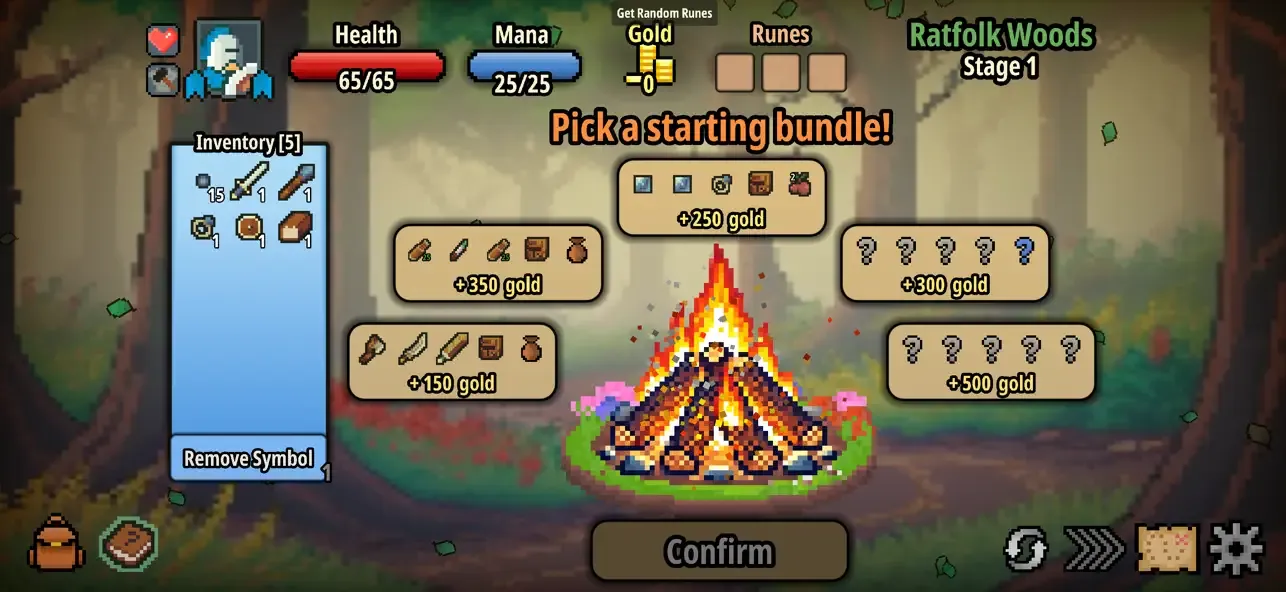Pick the +150 gold starting bundle

[x=452, y=361]
